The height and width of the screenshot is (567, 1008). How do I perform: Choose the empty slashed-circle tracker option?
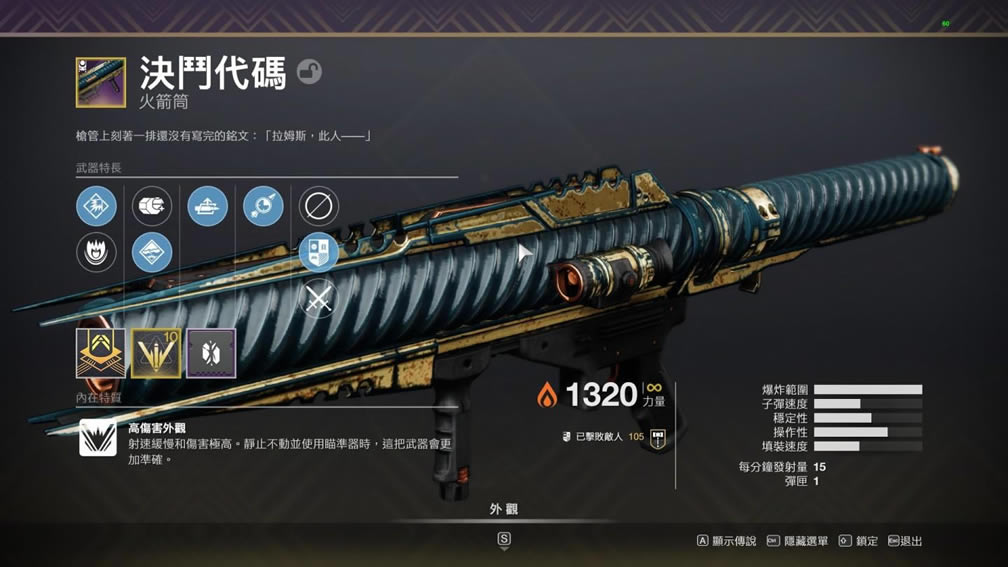[318, 207]
